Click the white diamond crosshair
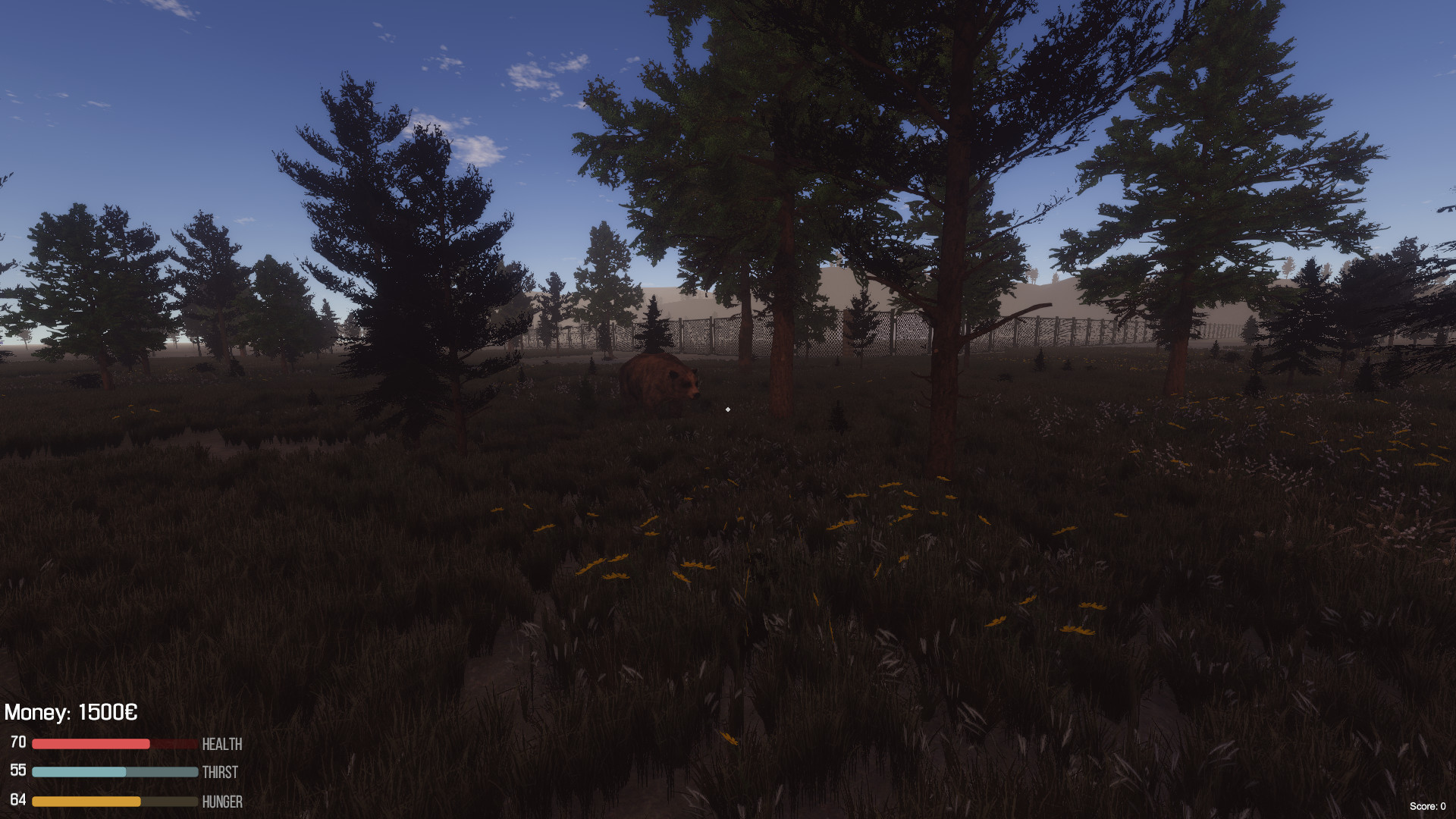The height and width of the screenshot is (819, 1456). coord(727,409)
